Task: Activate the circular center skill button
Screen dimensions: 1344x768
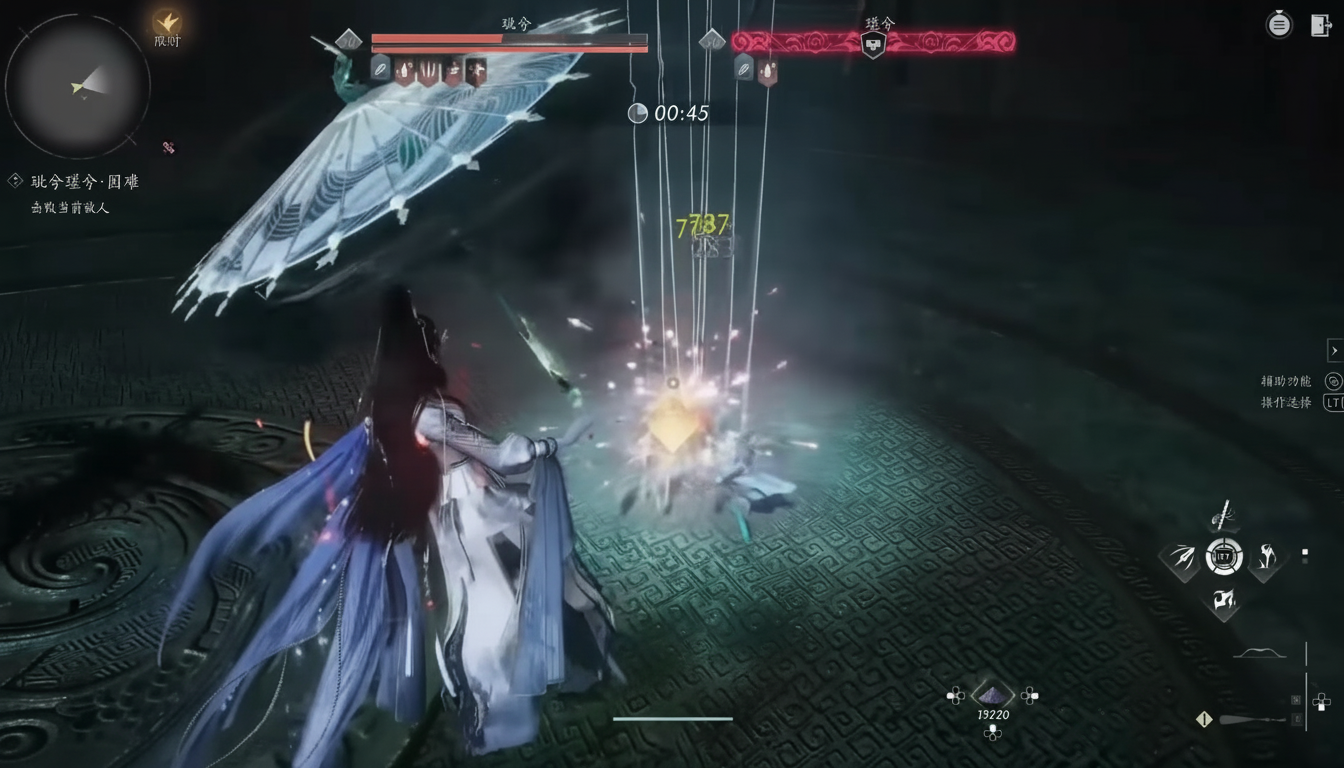Action: (1224, 557)
